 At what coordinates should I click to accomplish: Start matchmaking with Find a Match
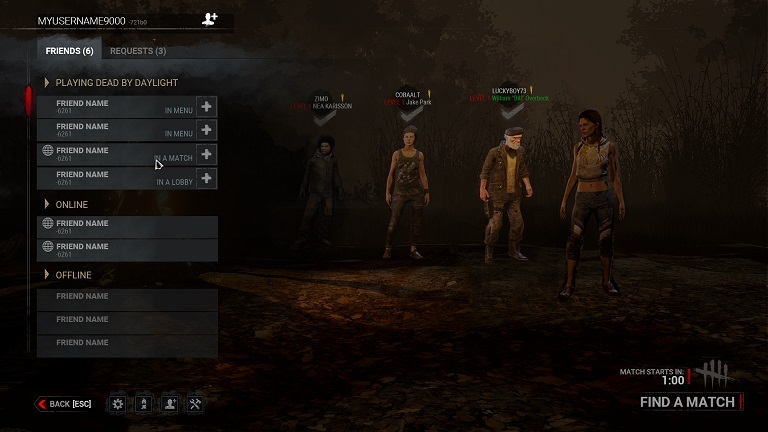click(x=687, y=402)
